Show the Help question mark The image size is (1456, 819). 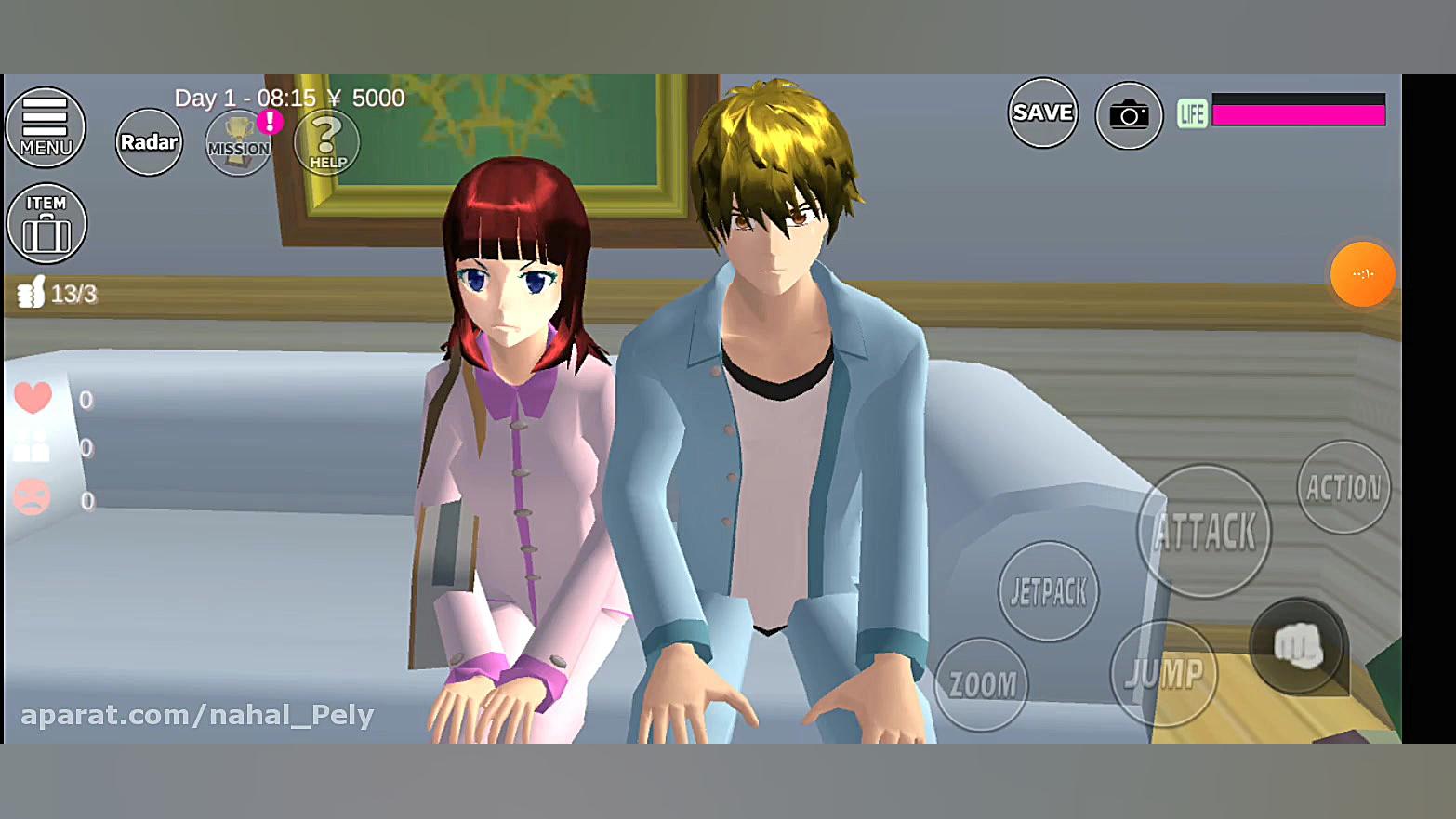[326, 142]
